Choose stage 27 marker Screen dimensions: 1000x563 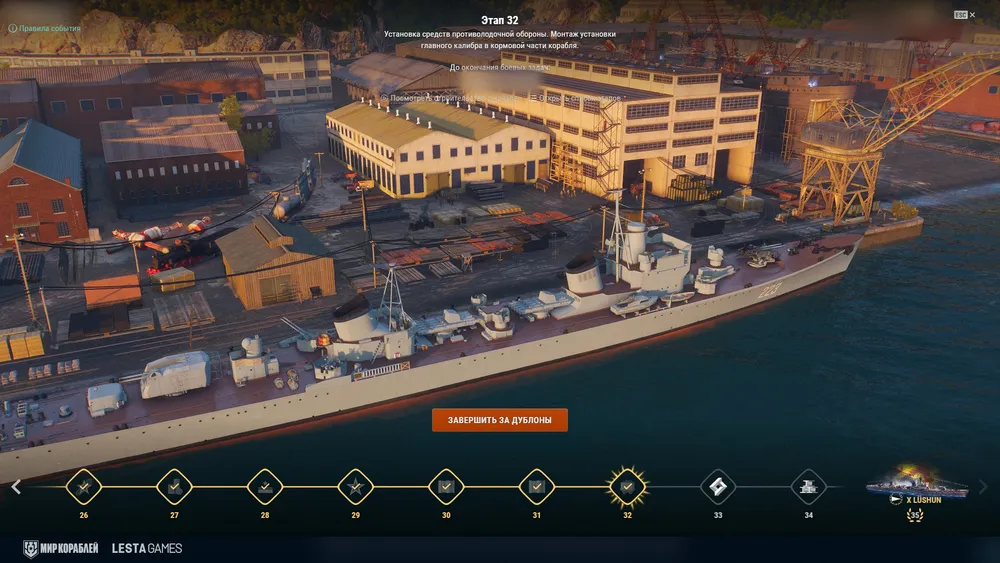pos(174,487)
